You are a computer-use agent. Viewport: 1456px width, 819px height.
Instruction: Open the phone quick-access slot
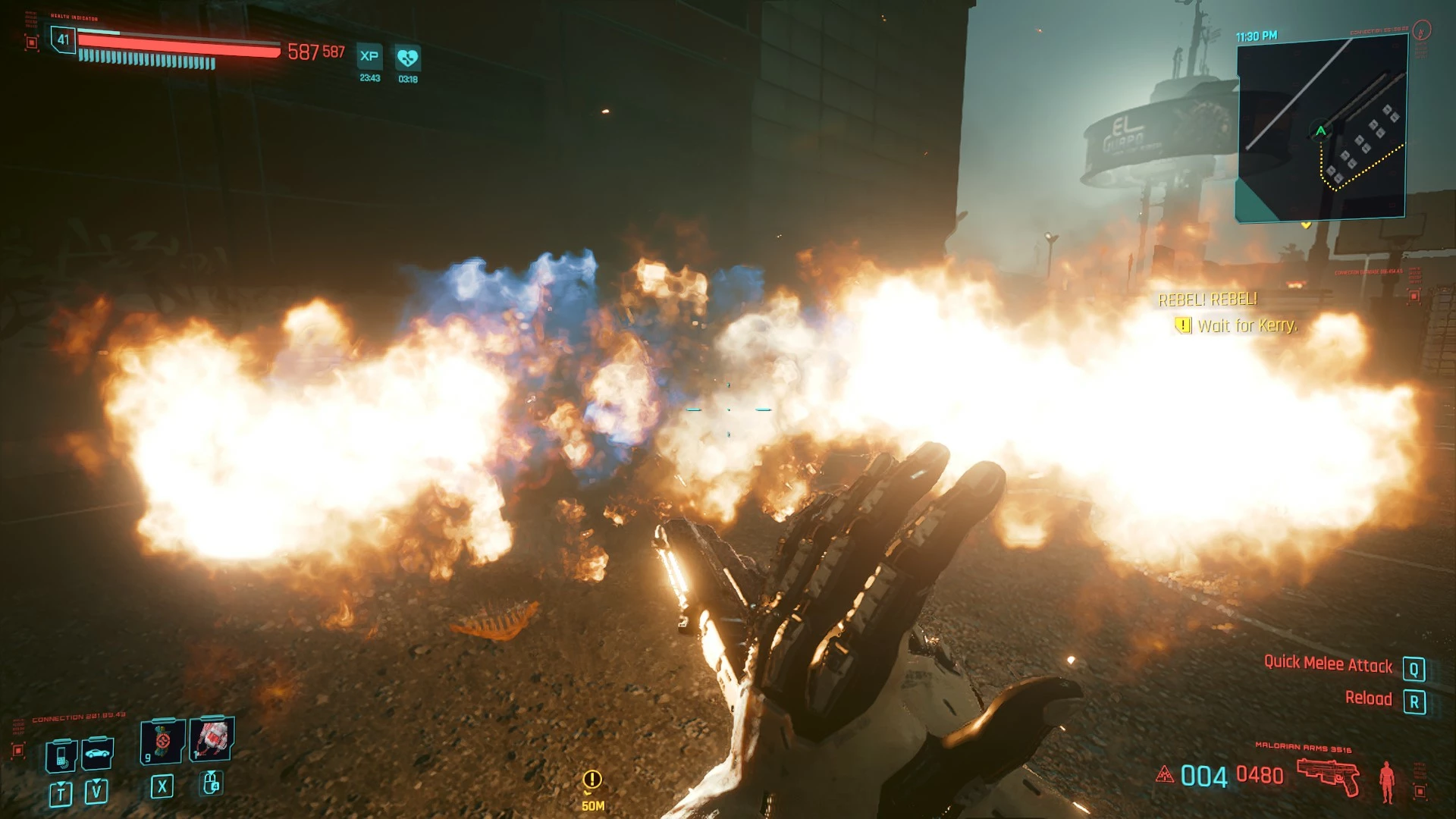coord(61,755)
